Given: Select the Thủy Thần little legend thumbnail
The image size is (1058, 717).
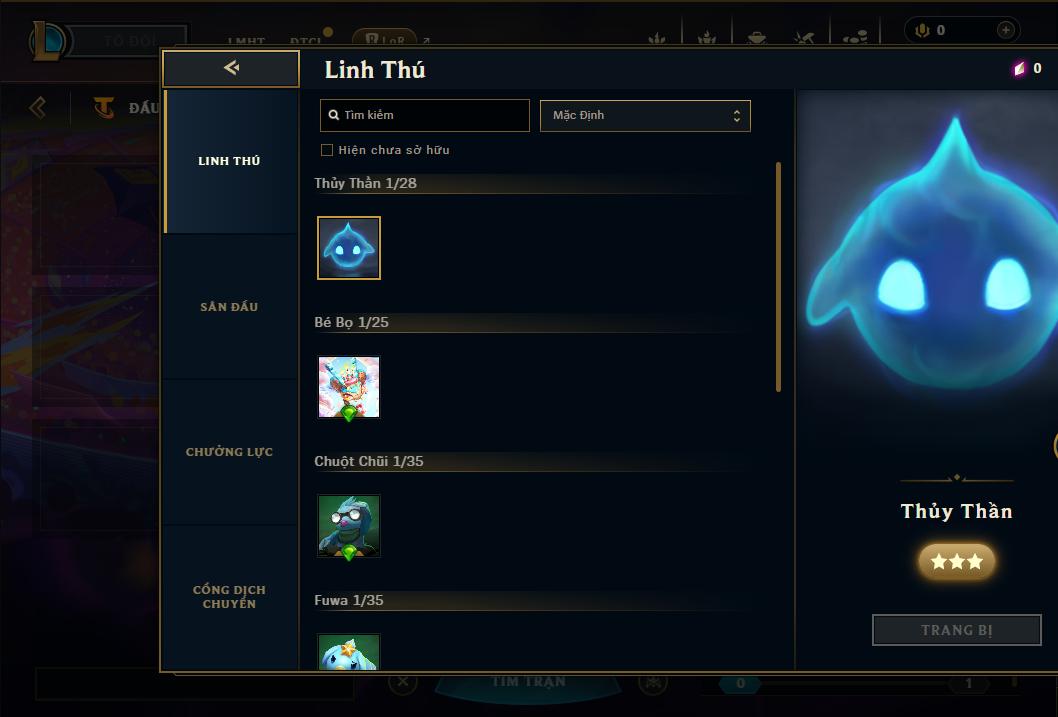Looking at the screenshot, I should [x=349, y=248].
